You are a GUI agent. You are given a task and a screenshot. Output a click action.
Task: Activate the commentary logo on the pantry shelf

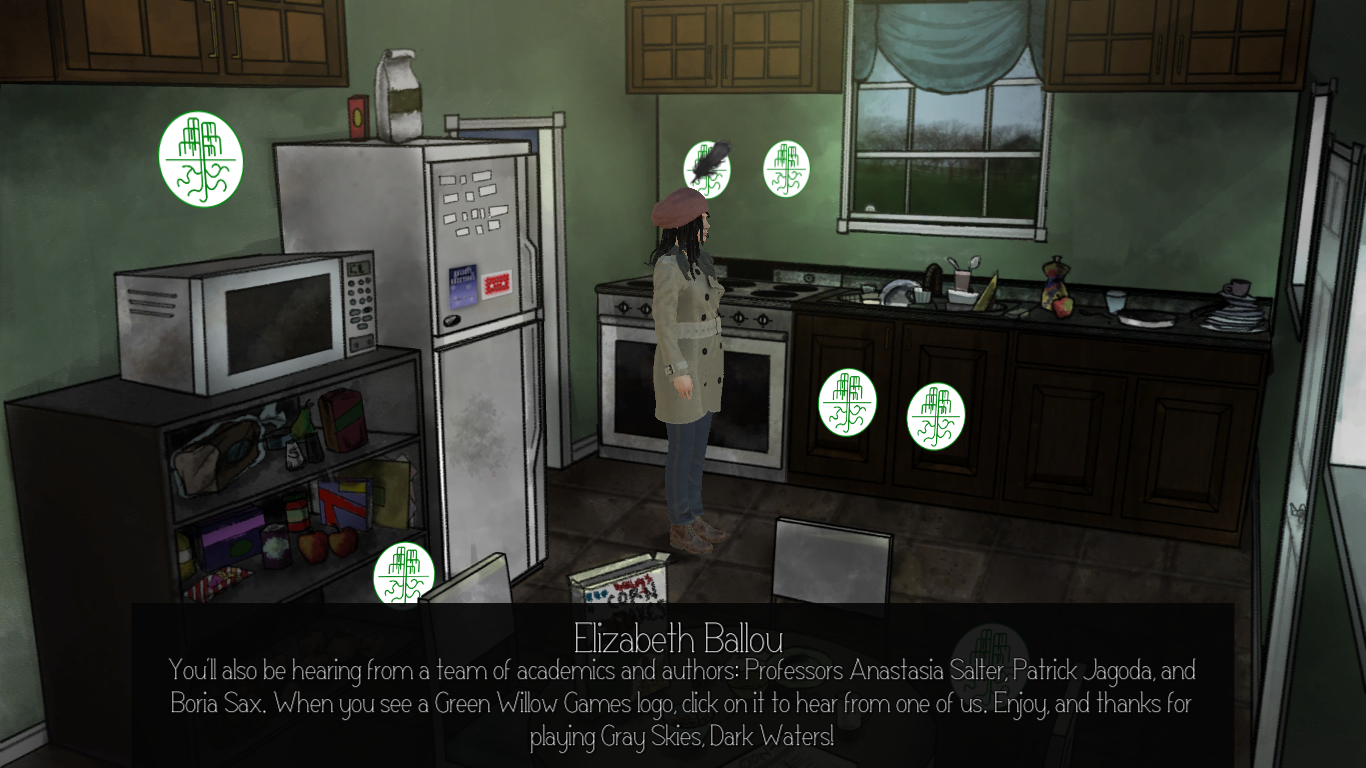404,573
